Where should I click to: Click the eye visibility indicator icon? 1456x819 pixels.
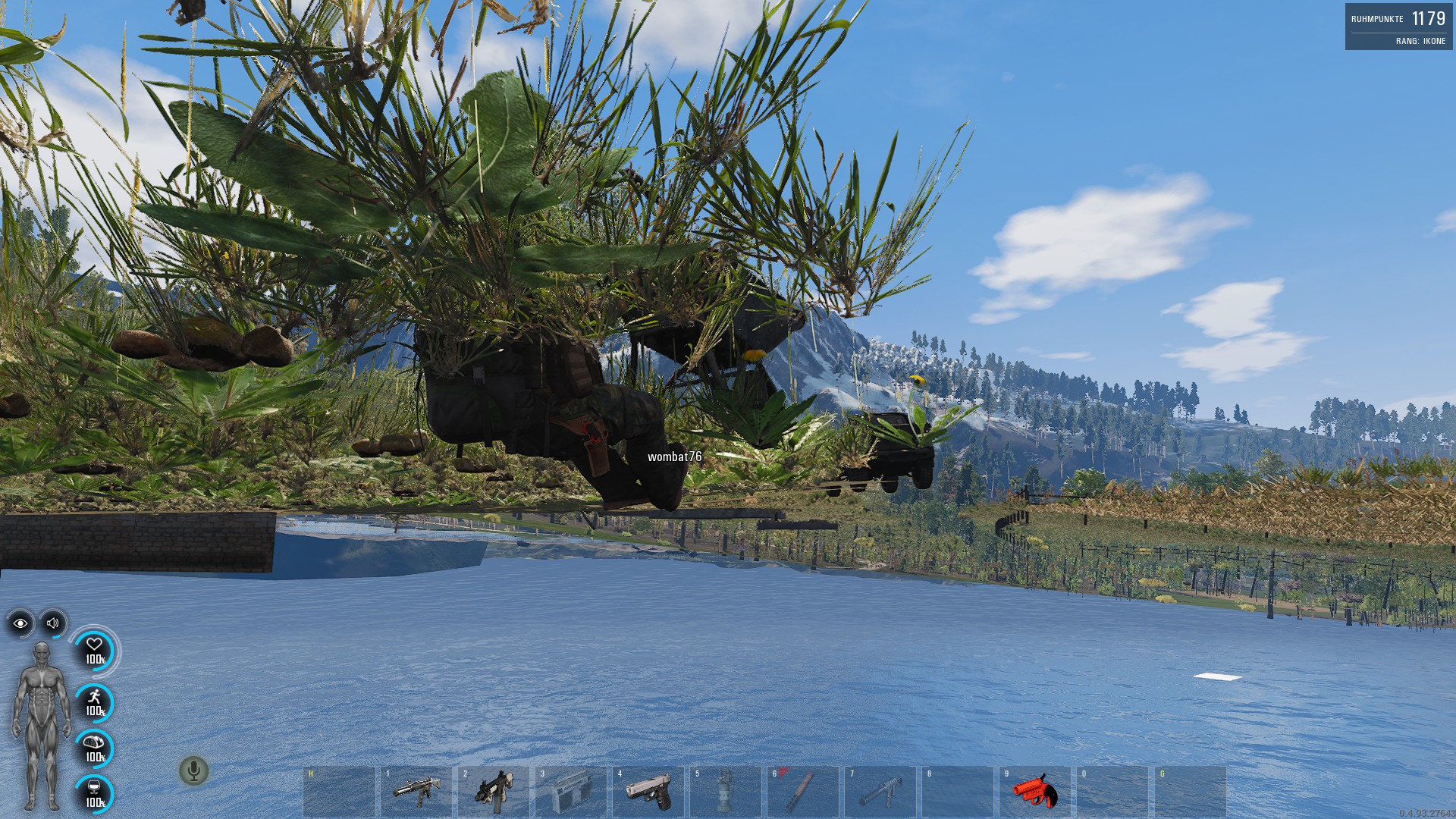(20, 623)
